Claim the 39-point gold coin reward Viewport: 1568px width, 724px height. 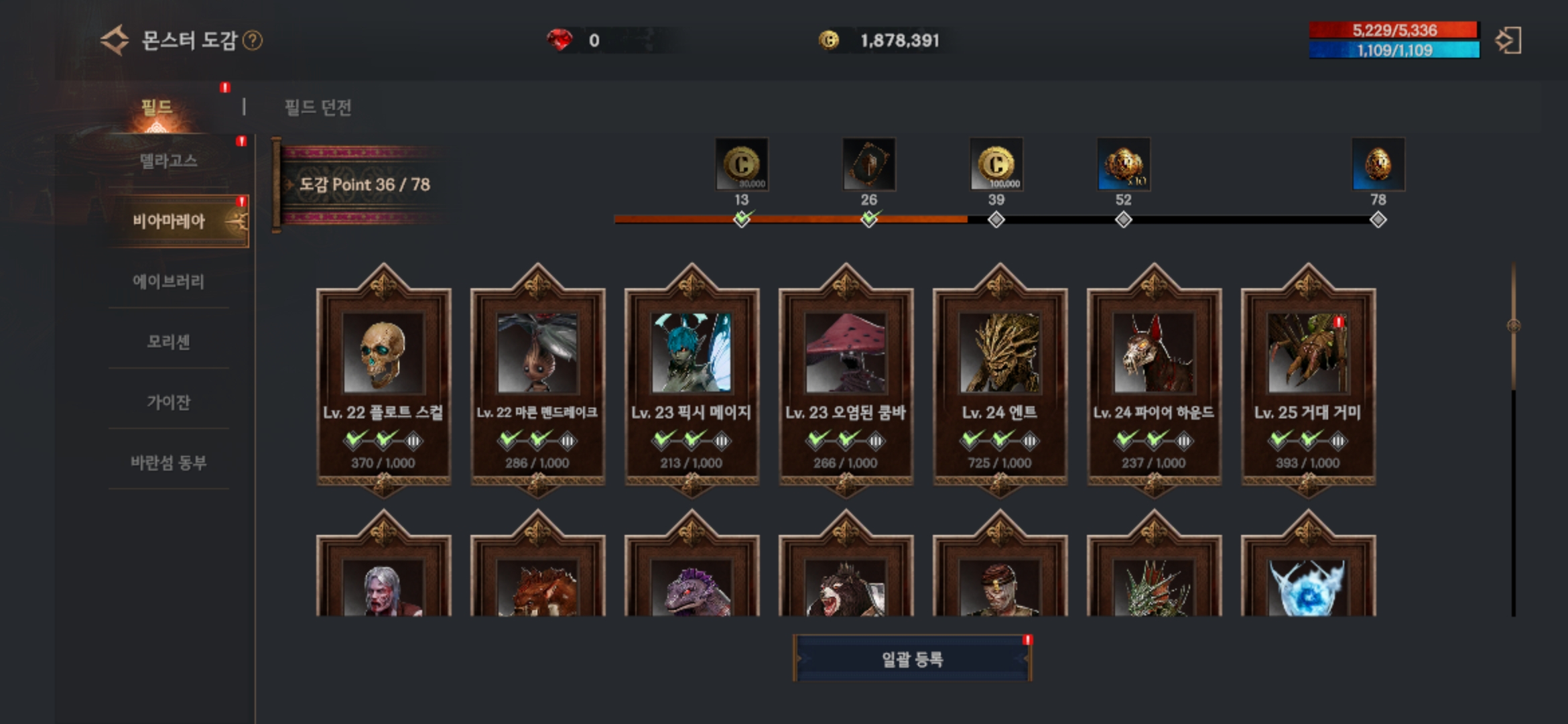pos(996,165)
